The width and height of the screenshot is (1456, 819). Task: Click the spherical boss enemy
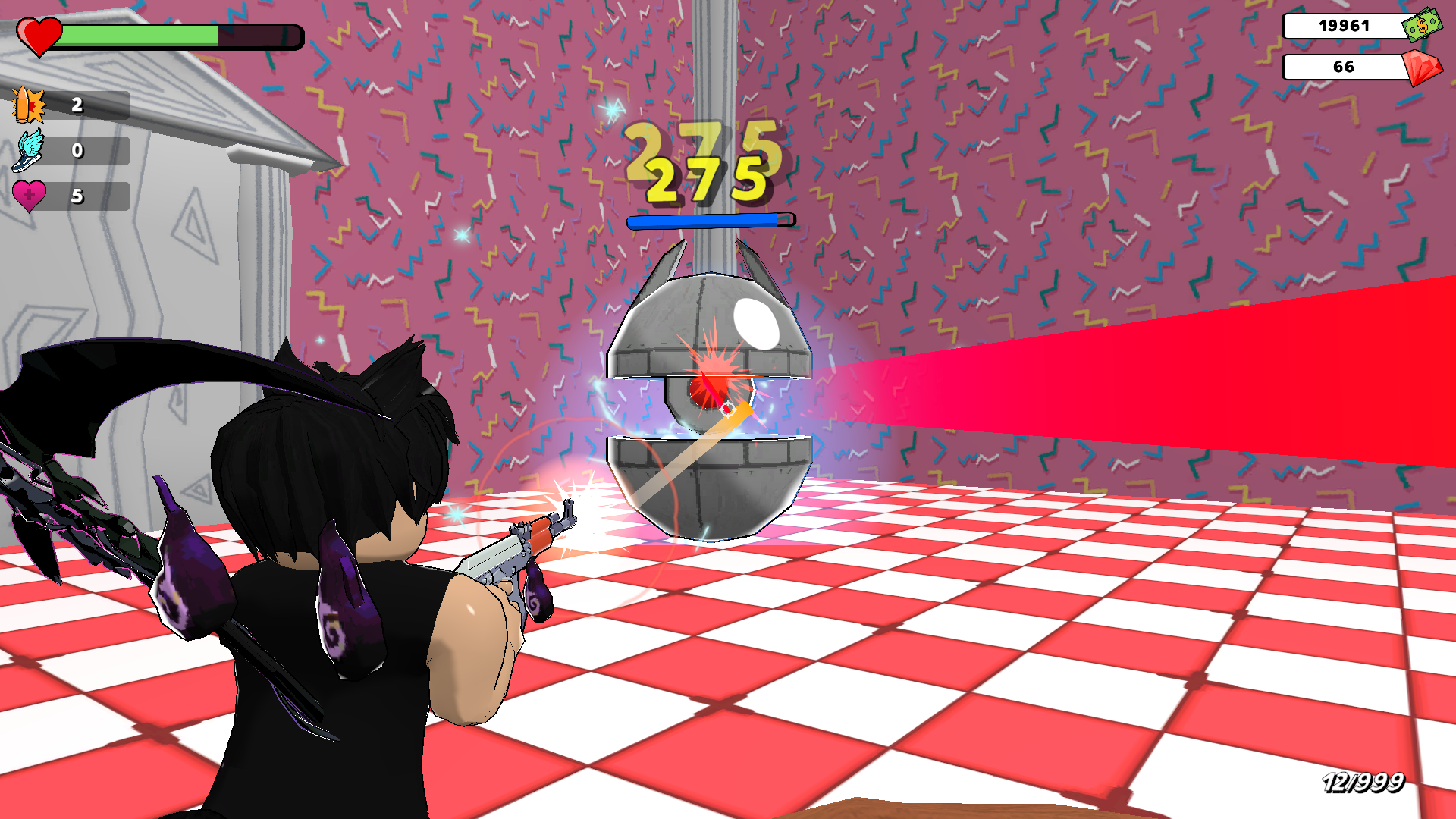coord(709,394)
